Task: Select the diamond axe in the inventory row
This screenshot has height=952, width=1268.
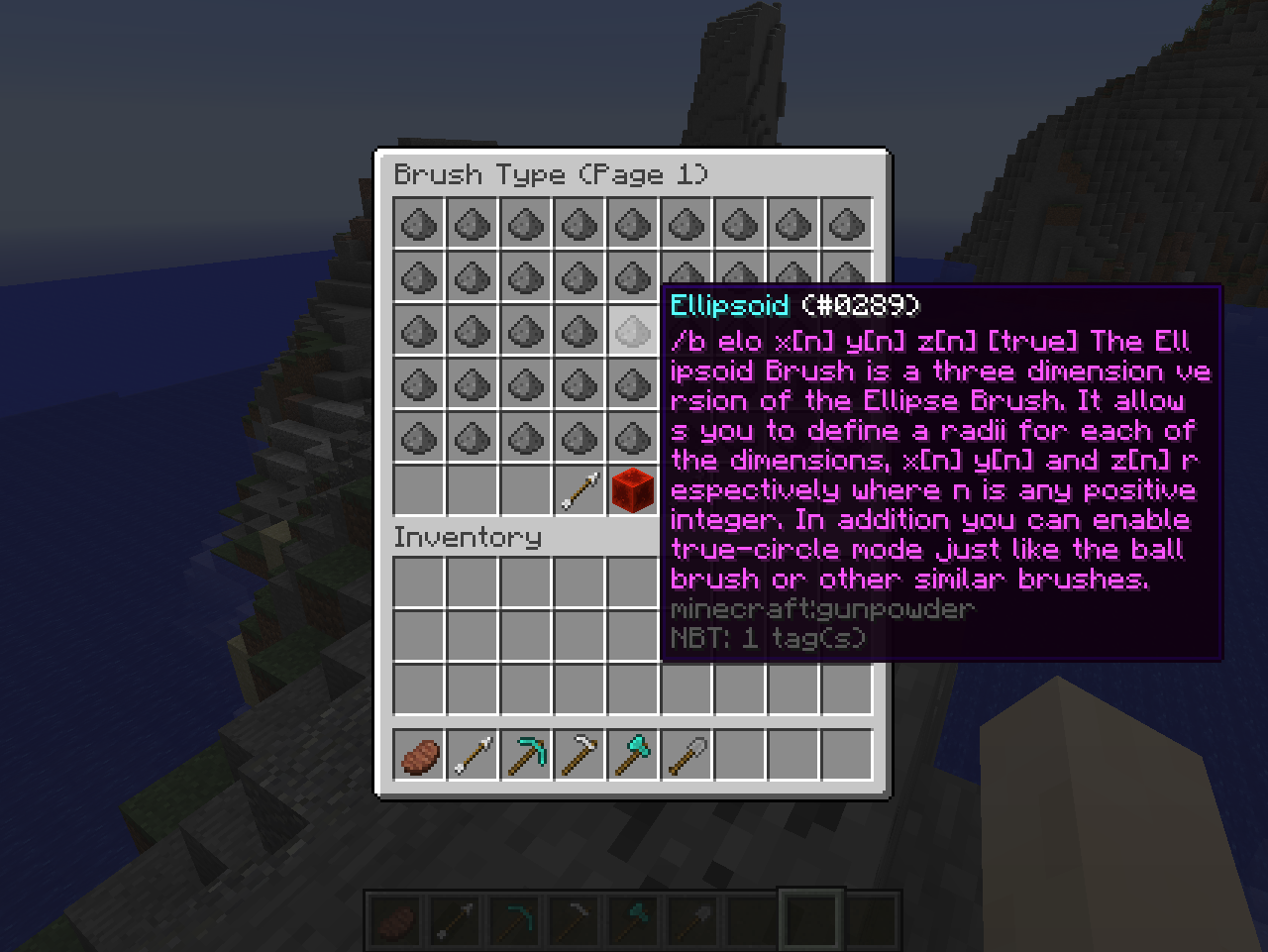Action: 632,753
